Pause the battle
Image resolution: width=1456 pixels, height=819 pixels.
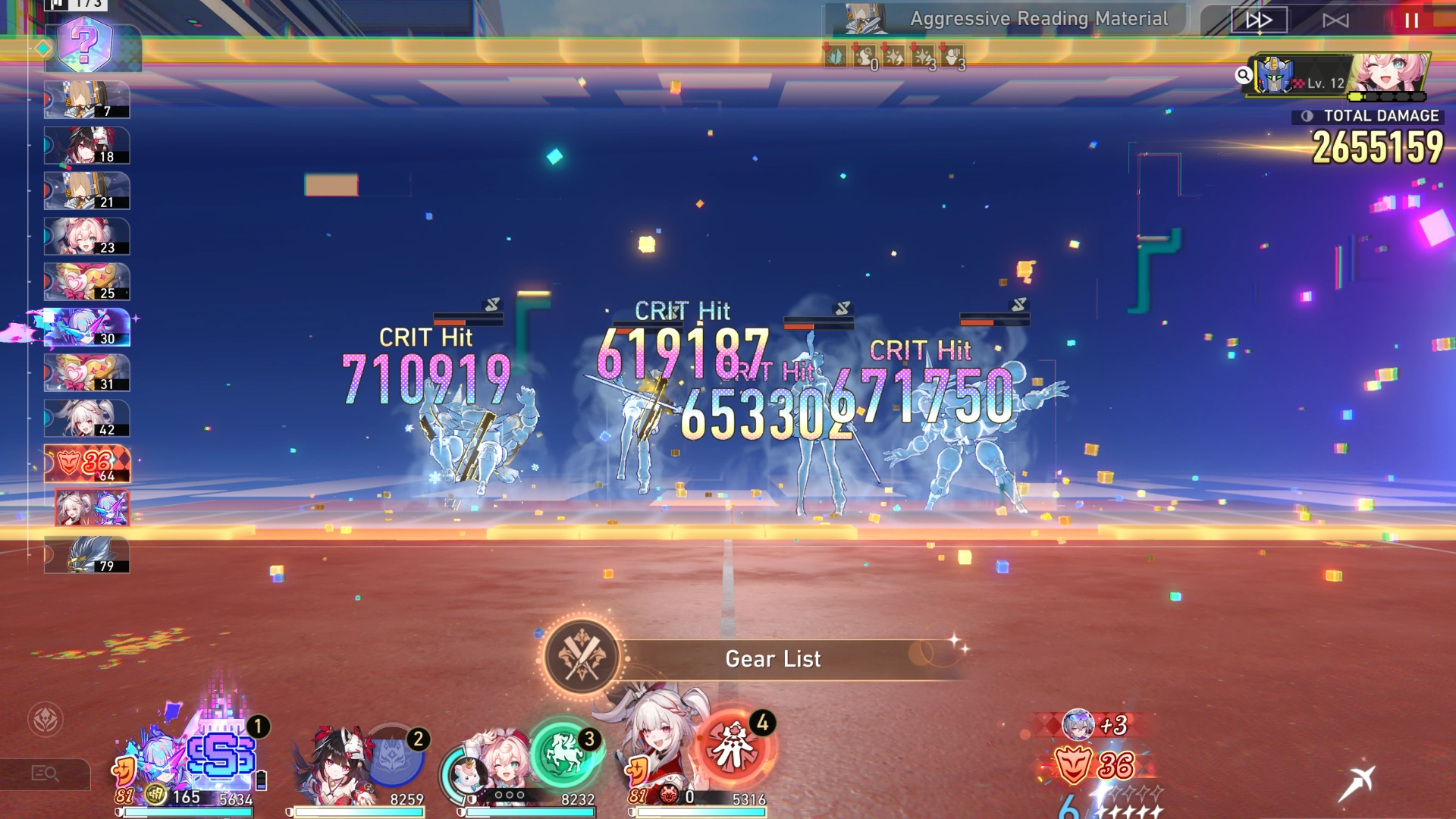1412,20
